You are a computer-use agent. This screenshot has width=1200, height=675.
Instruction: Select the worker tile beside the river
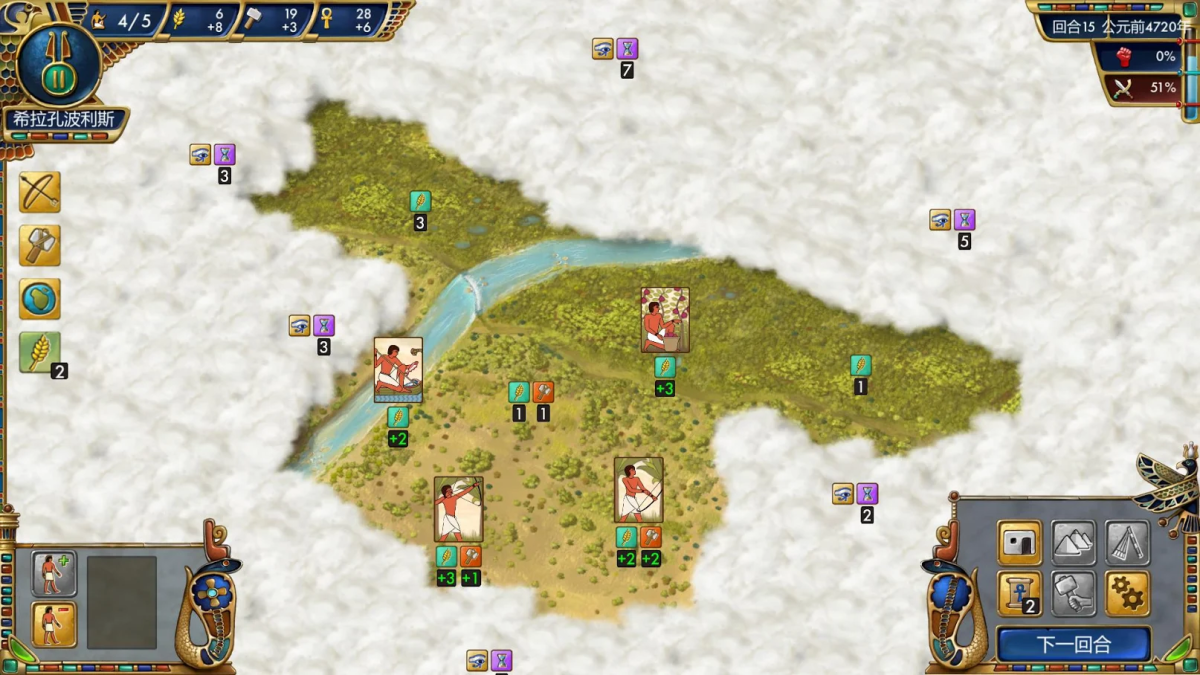(x=398, y=370)
